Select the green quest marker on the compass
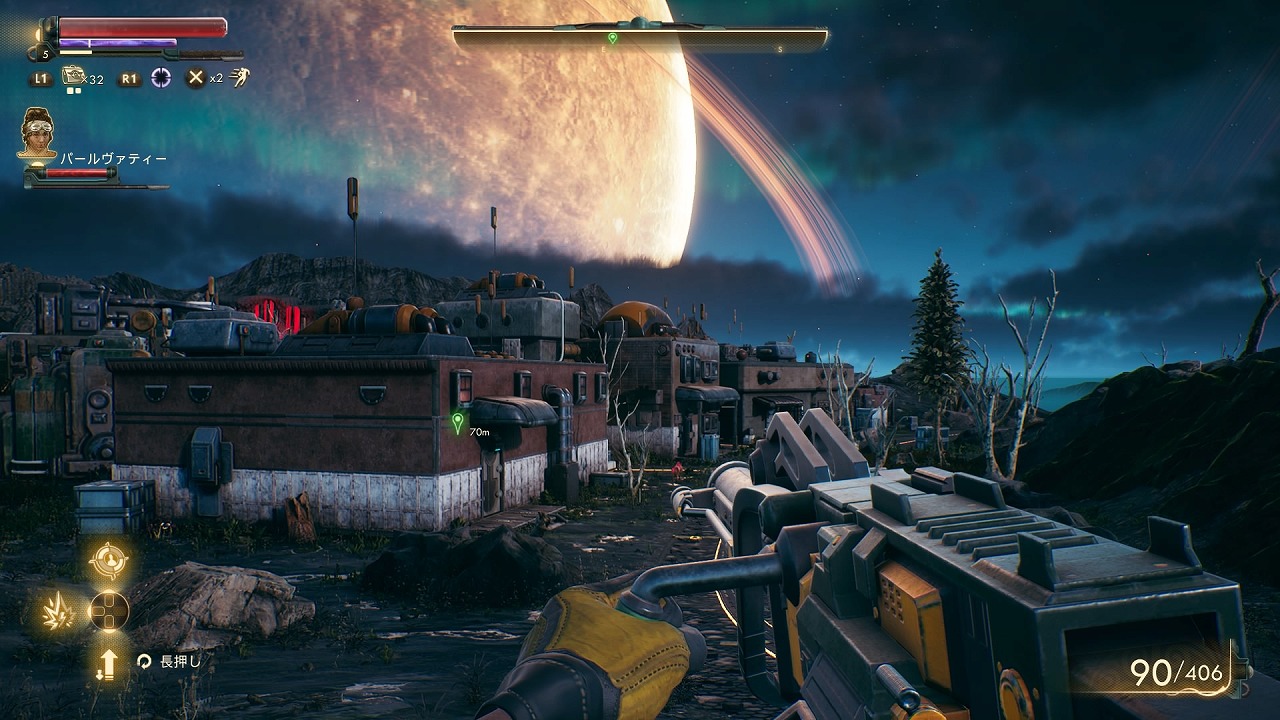This screenshot has height=720, width=1280. pos(612,38)
